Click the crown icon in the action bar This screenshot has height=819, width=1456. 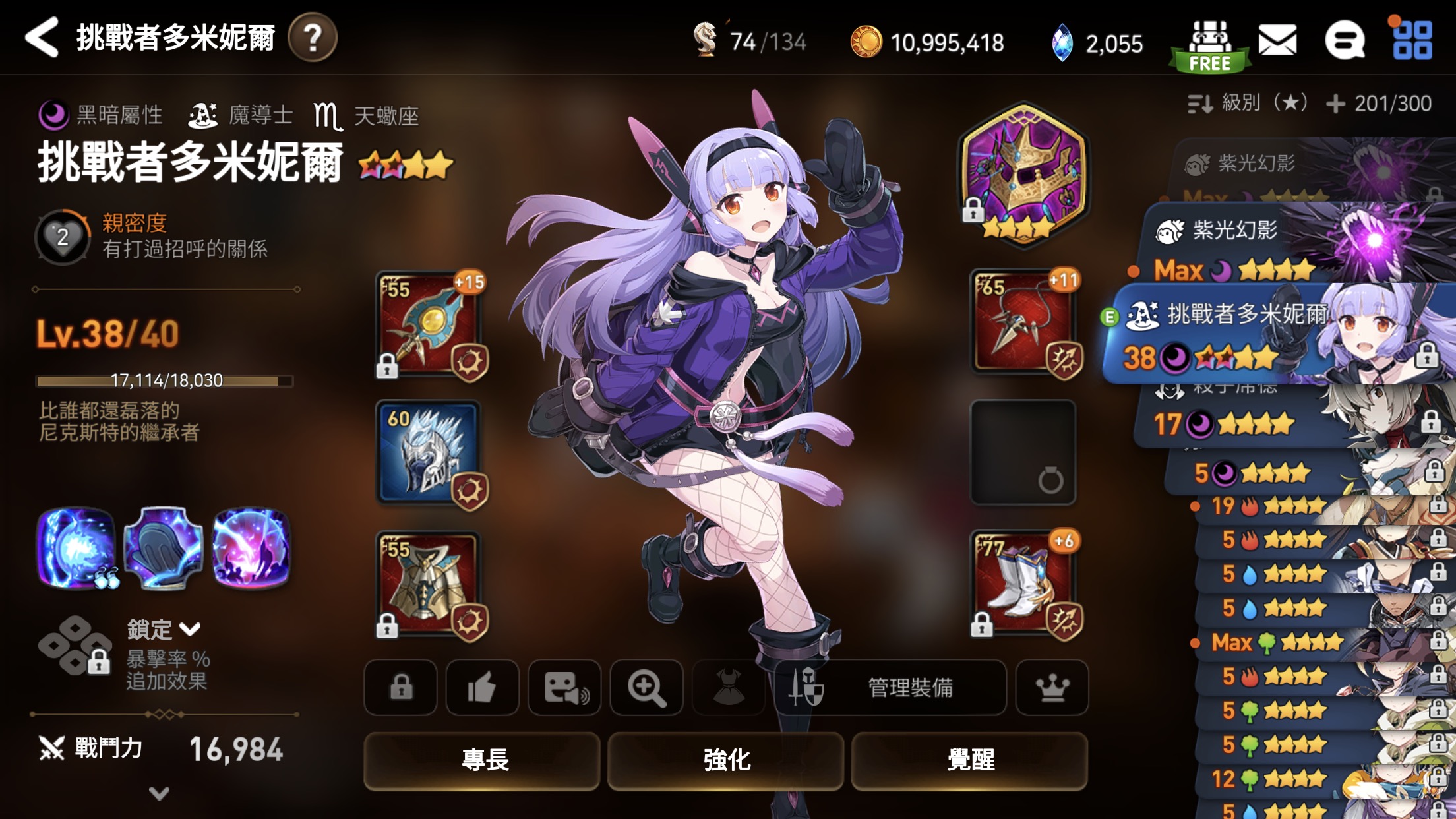[1052, 688]
